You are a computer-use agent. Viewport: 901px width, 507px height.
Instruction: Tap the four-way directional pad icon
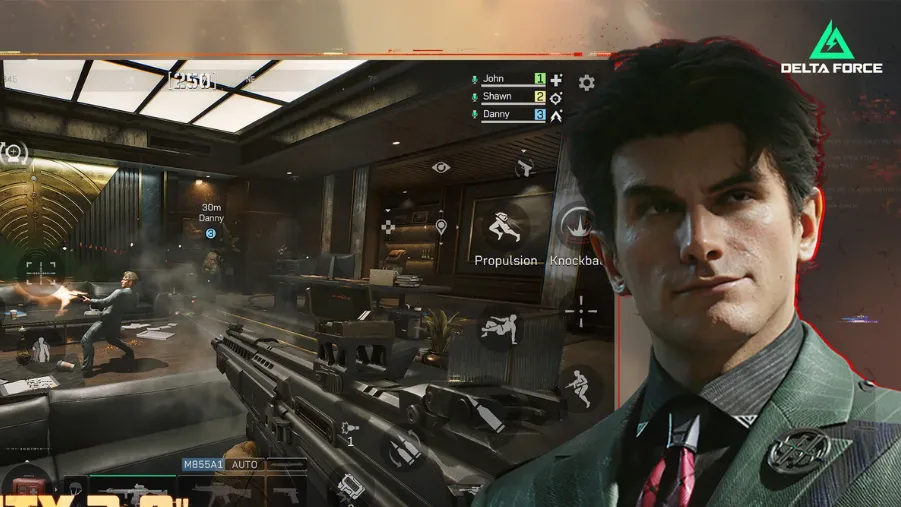(388, 228)
